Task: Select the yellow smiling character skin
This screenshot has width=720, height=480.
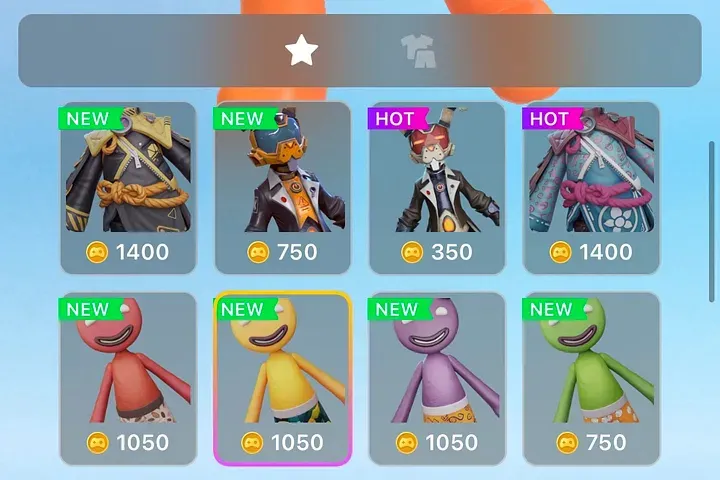Action: pyautogui.click(x=283, y=378)
